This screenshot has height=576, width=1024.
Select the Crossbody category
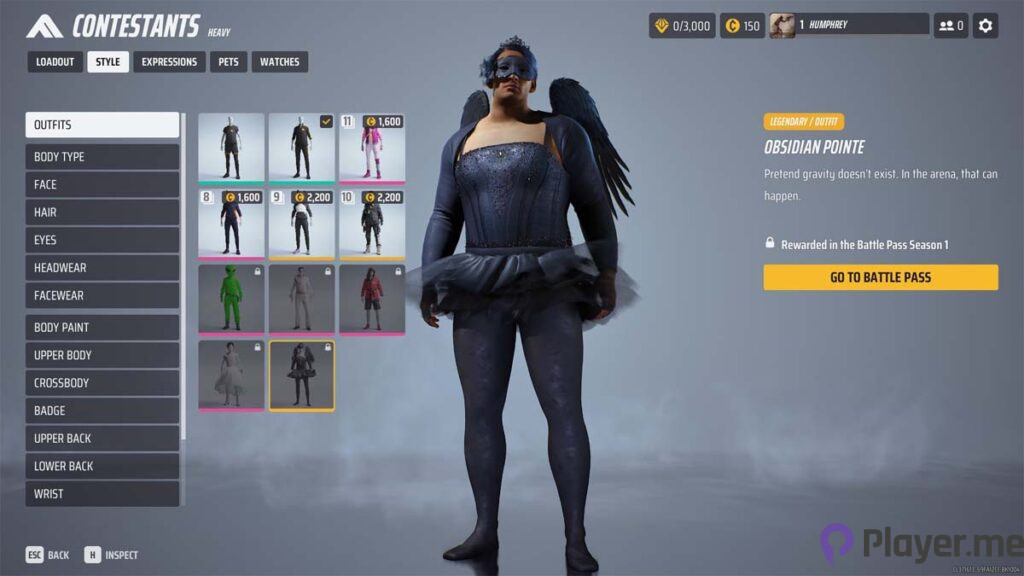coord(102,383)
